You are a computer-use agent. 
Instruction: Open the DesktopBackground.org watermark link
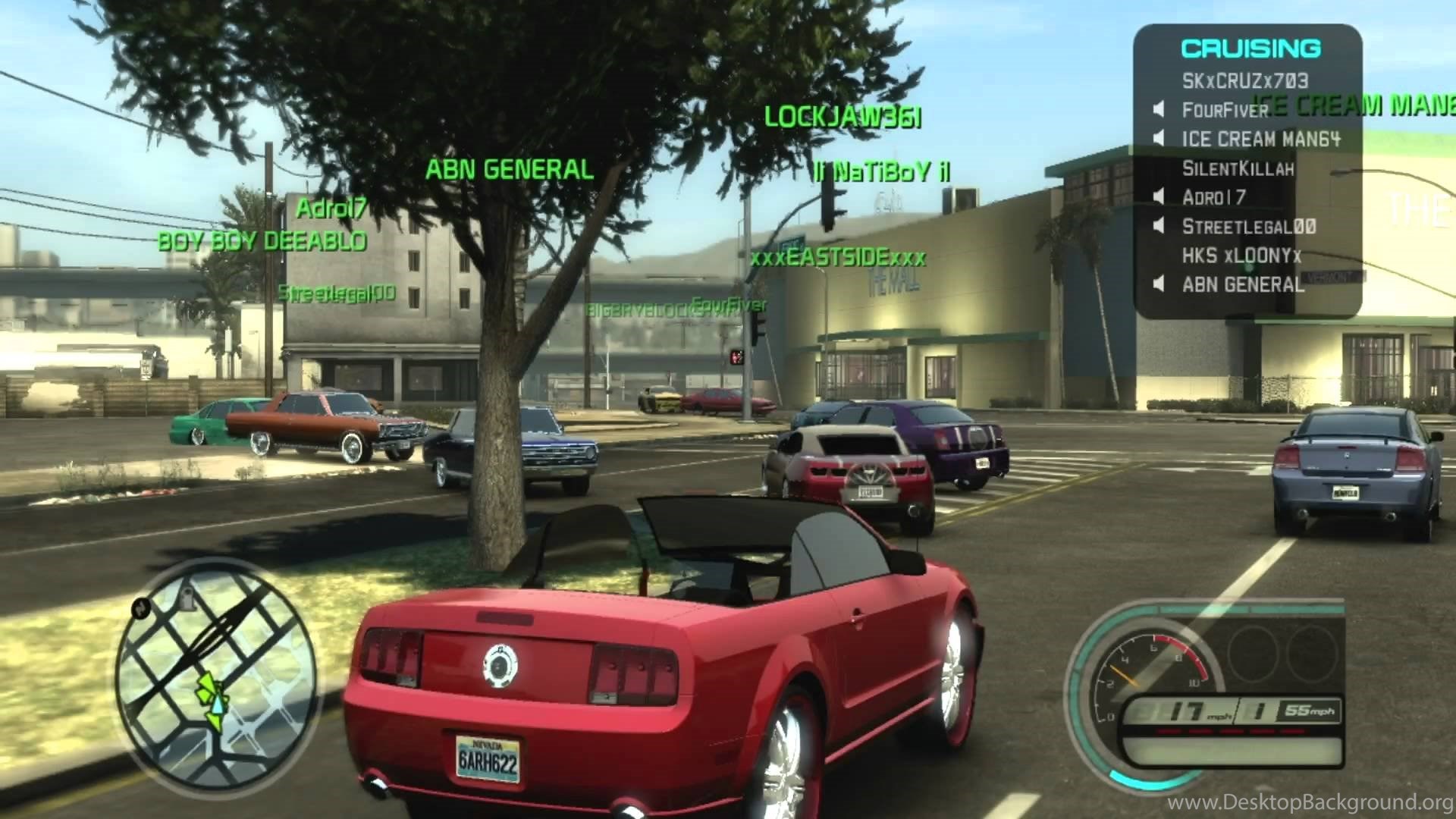[1310, 802]
